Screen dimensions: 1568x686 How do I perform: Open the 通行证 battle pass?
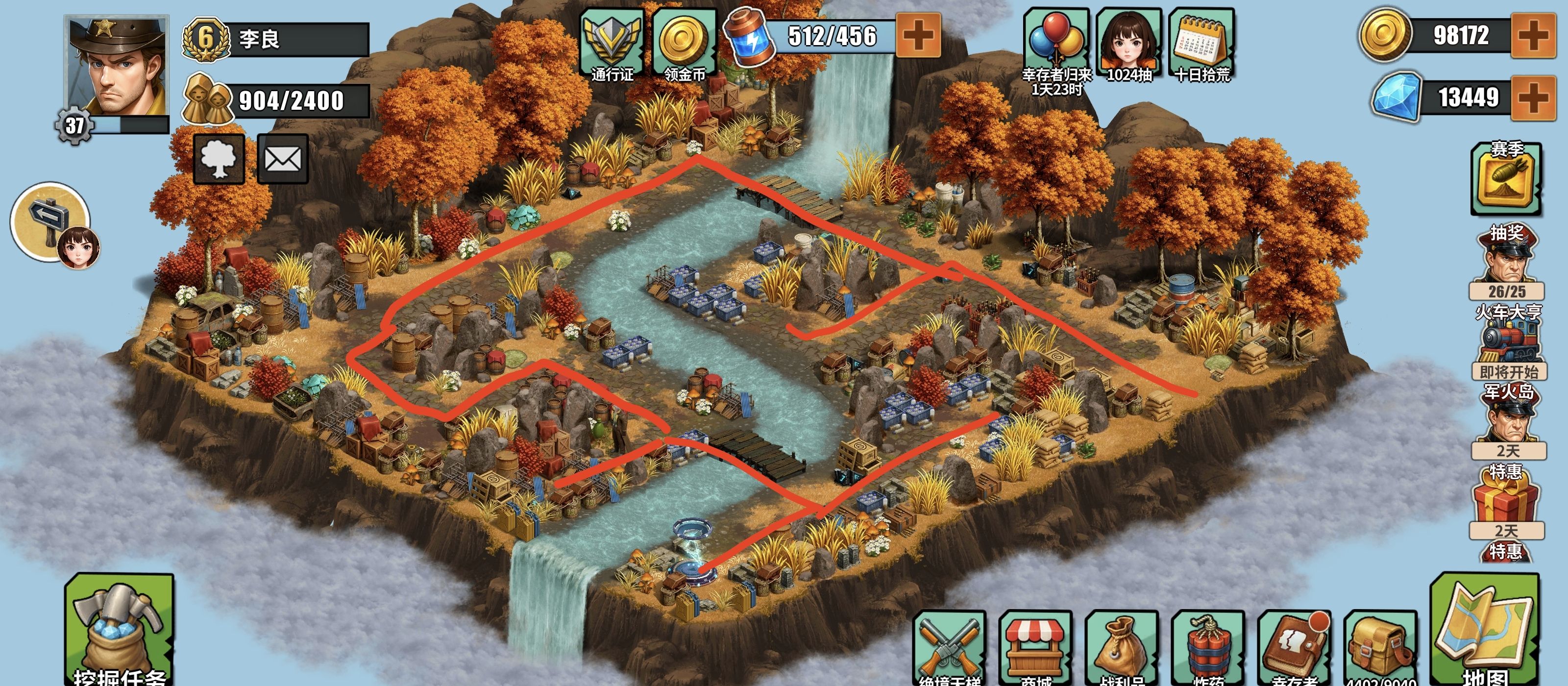[612, 44]
